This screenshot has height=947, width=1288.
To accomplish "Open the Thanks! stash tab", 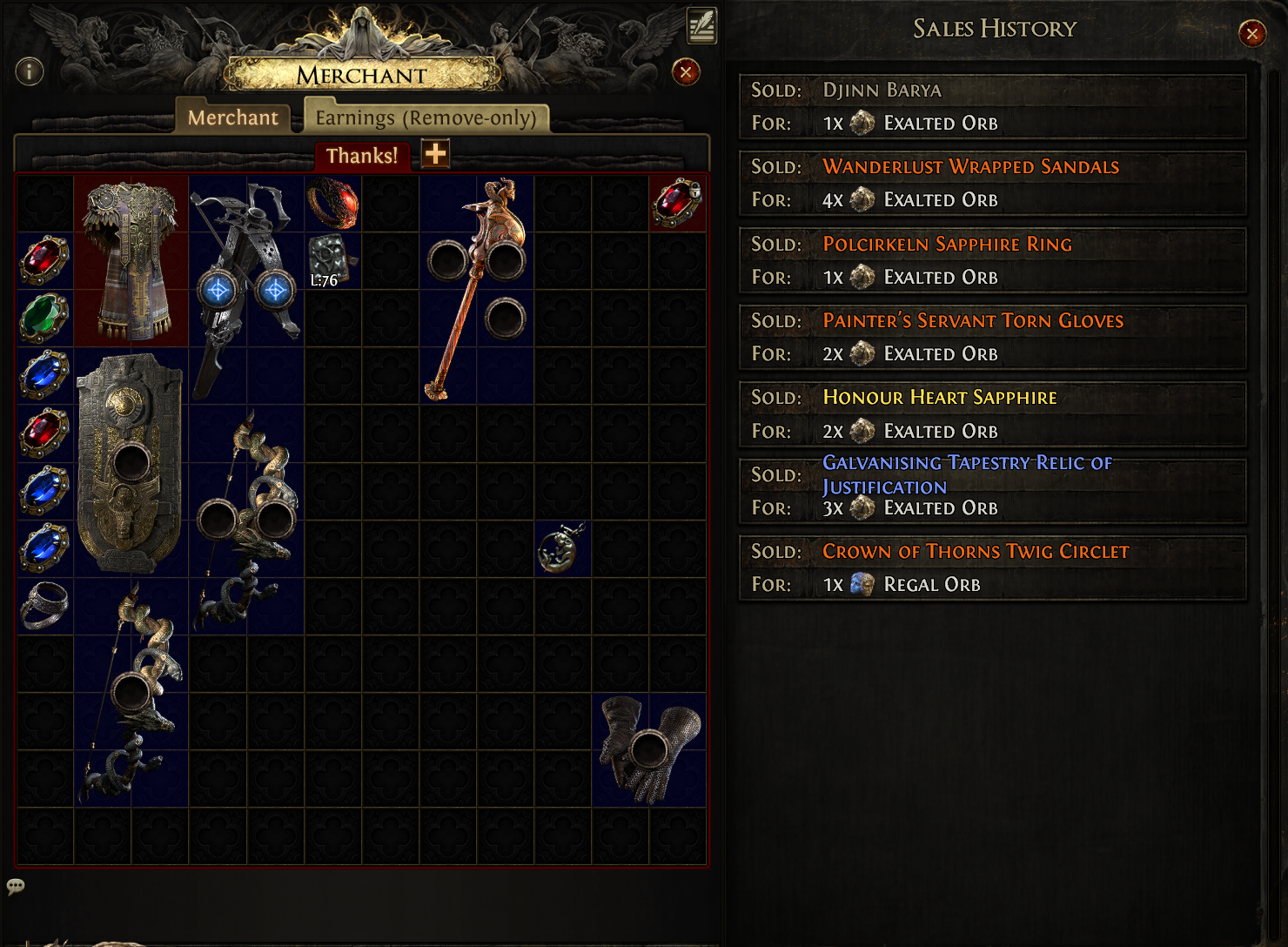I will tap(361, 156).
